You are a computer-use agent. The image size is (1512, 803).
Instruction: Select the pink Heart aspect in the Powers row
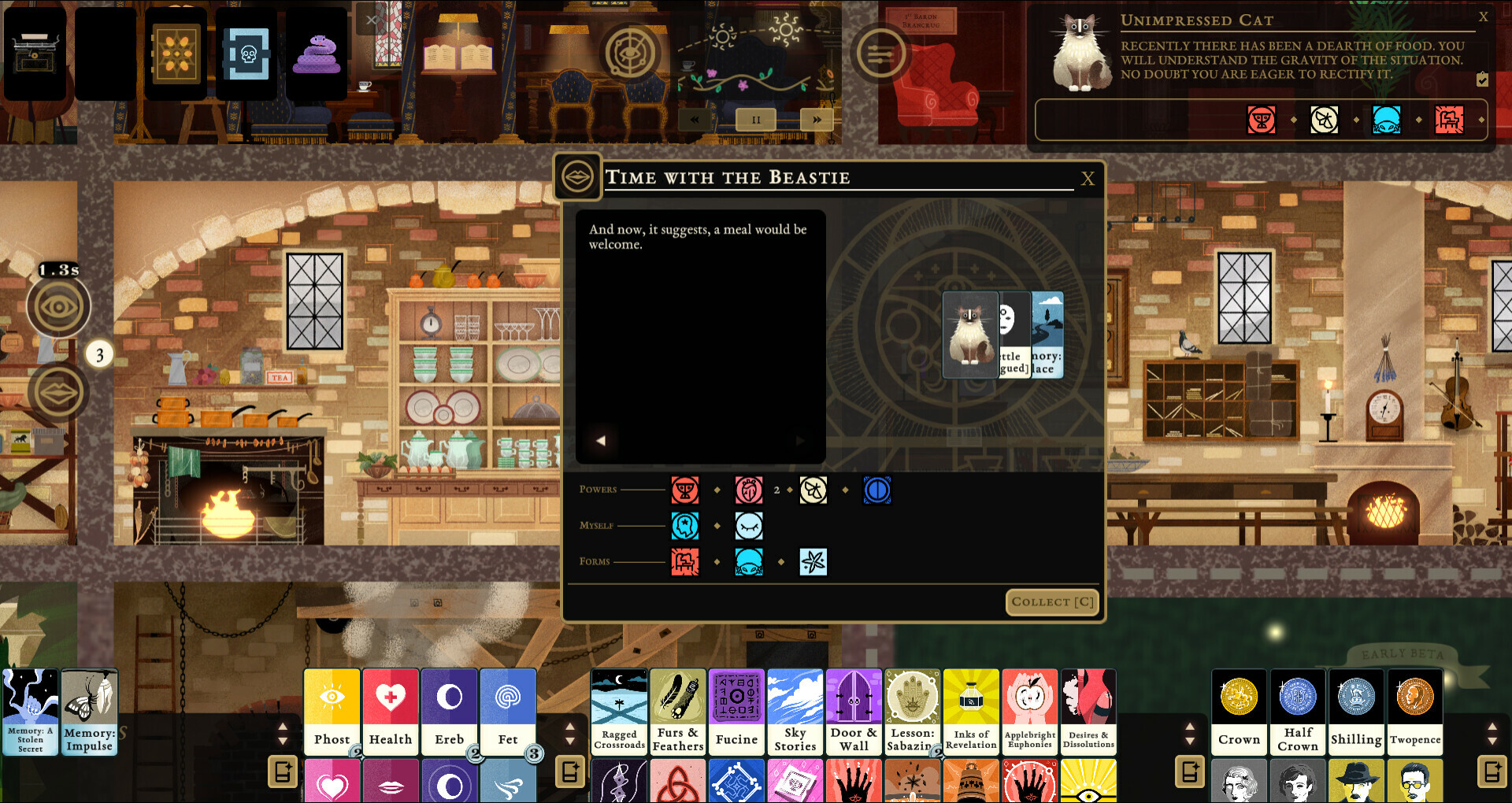pyautogui.click(x=749, y=490)
